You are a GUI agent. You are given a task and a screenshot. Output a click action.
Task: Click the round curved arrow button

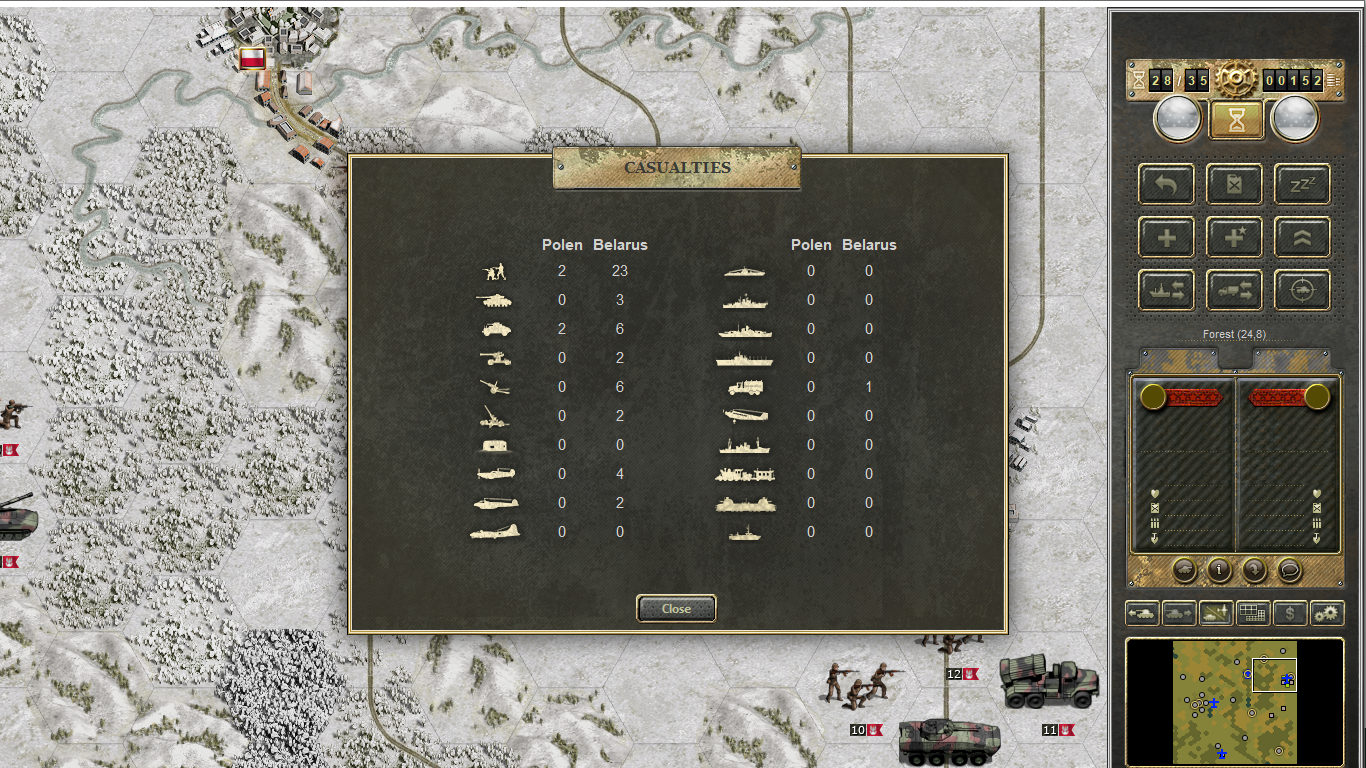pos(1254,570)
